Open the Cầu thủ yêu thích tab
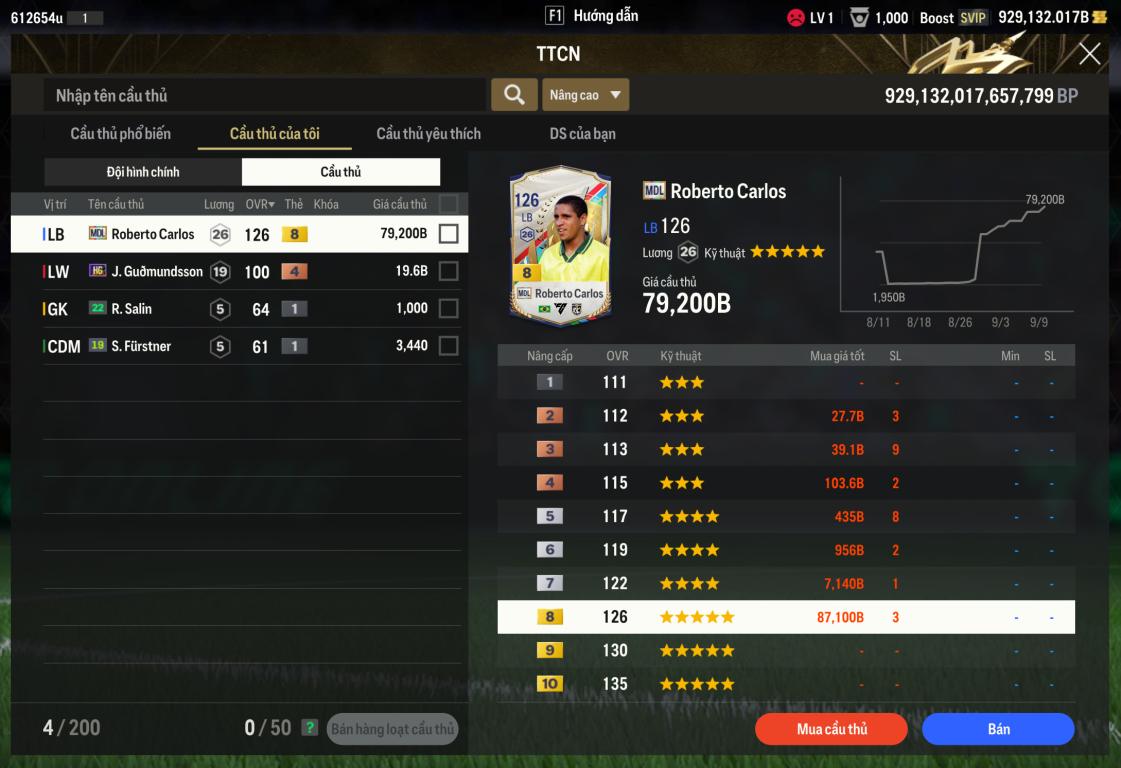This screenshot has height=768, width=1121. coord(428,134)
